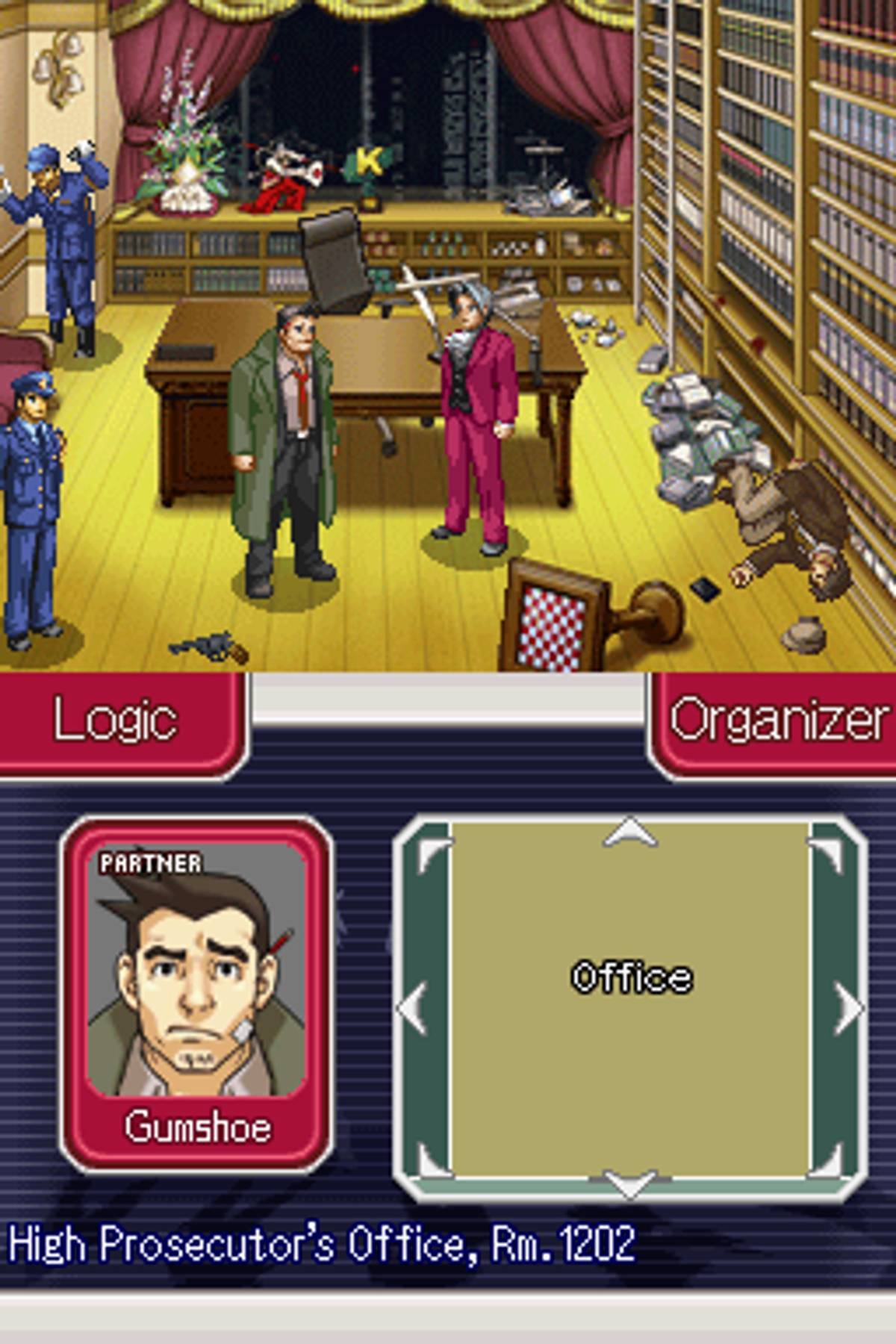Click the up arrow on the movement pad
The height and width of the screenshot is (1344, 896).
coord(631,834)
